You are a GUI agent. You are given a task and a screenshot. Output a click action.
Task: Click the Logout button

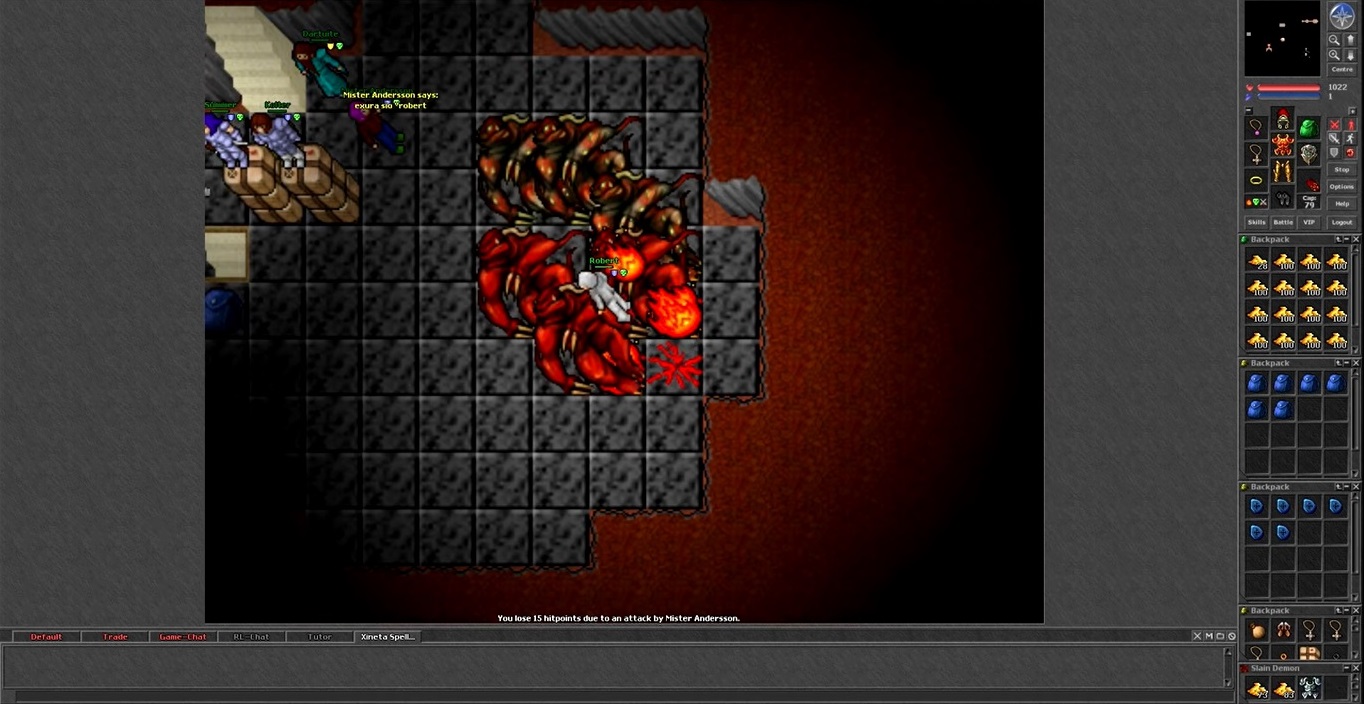[1342, 222]
